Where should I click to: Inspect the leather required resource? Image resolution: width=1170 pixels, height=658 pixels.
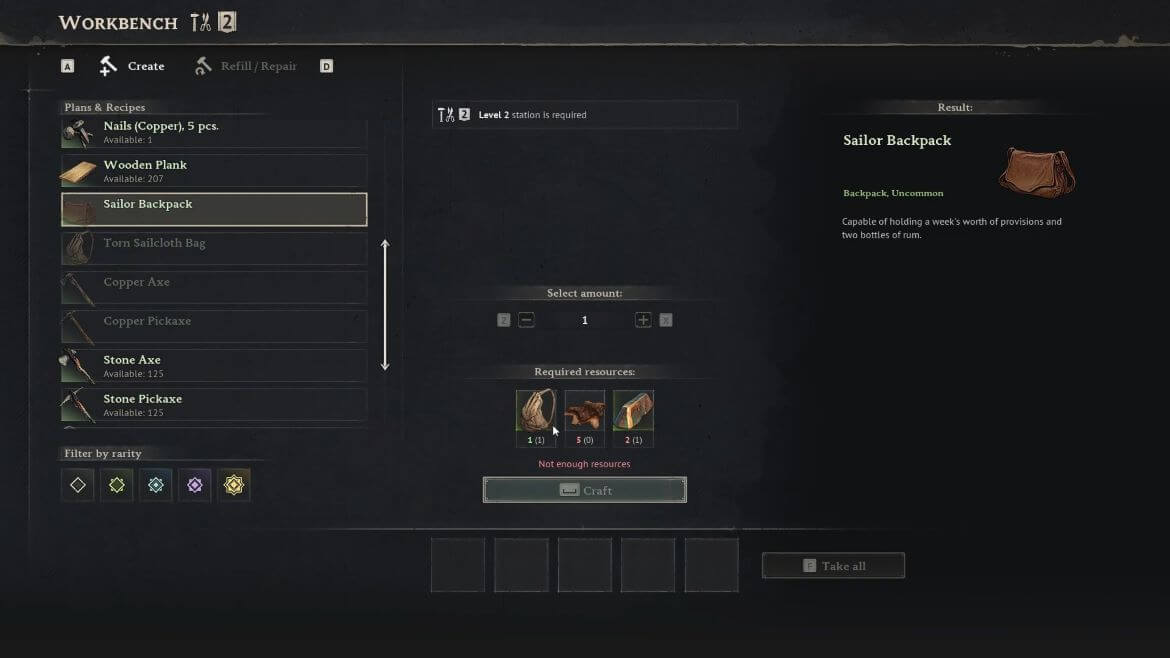(x=585, y=411)
